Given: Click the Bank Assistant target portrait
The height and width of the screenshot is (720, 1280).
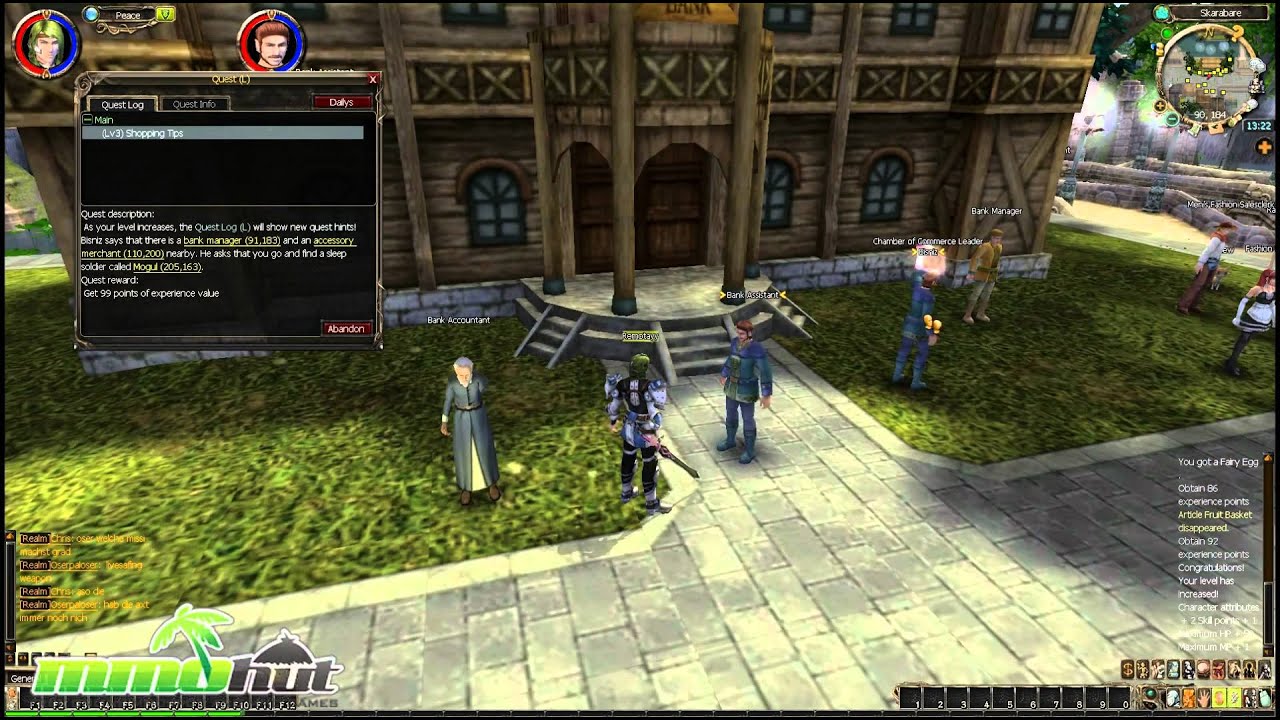Looking at the screenshot, I should pos(271,42).
